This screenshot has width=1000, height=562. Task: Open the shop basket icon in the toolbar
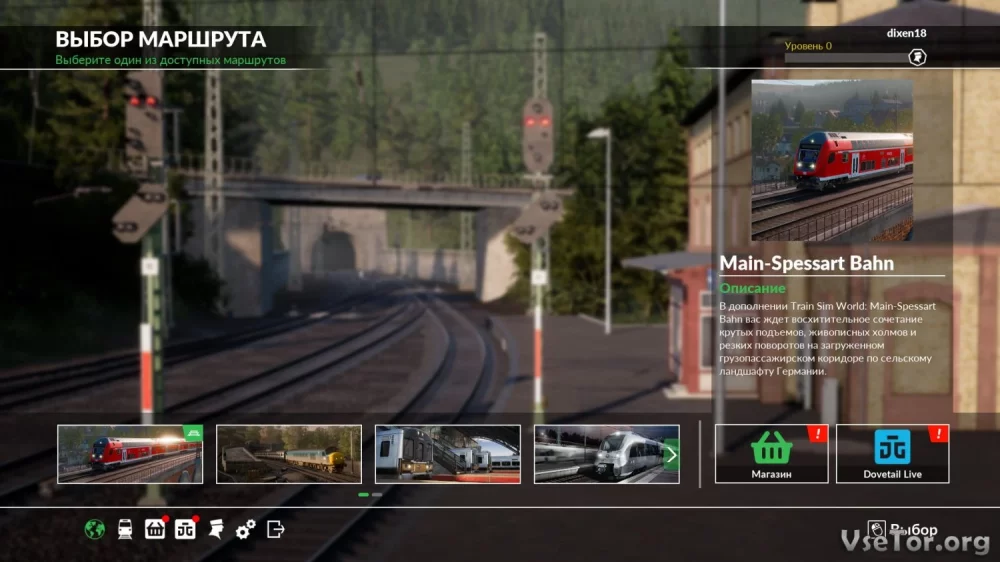click(155, 529)
